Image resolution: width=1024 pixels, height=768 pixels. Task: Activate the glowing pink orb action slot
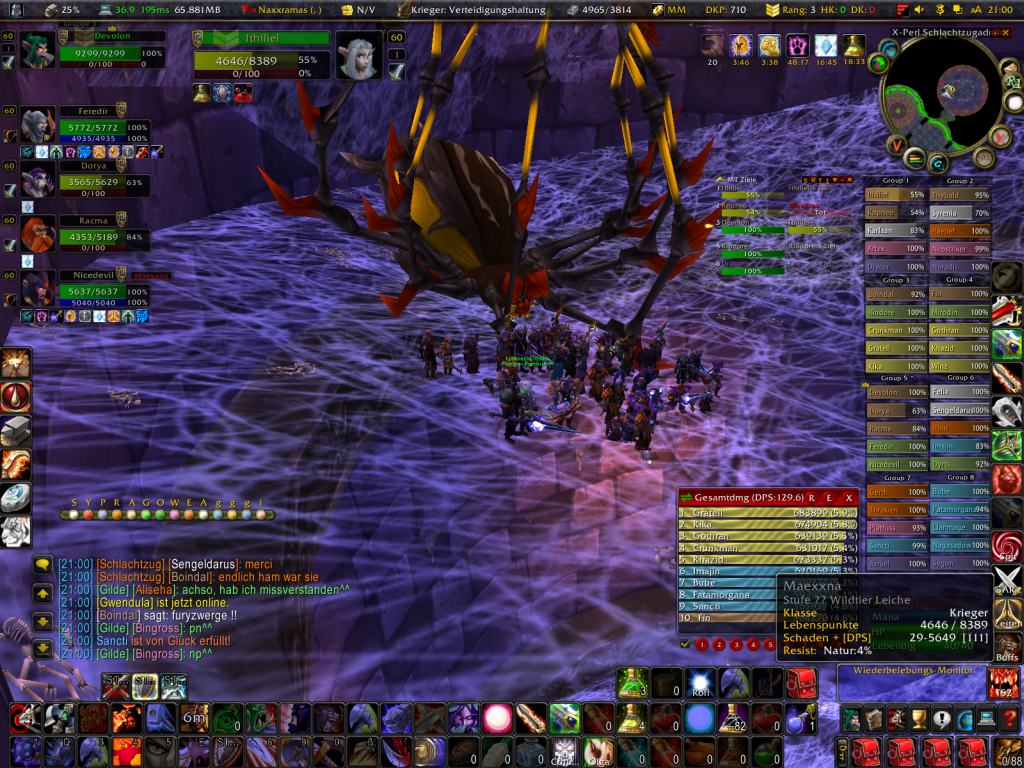(497, 718)
